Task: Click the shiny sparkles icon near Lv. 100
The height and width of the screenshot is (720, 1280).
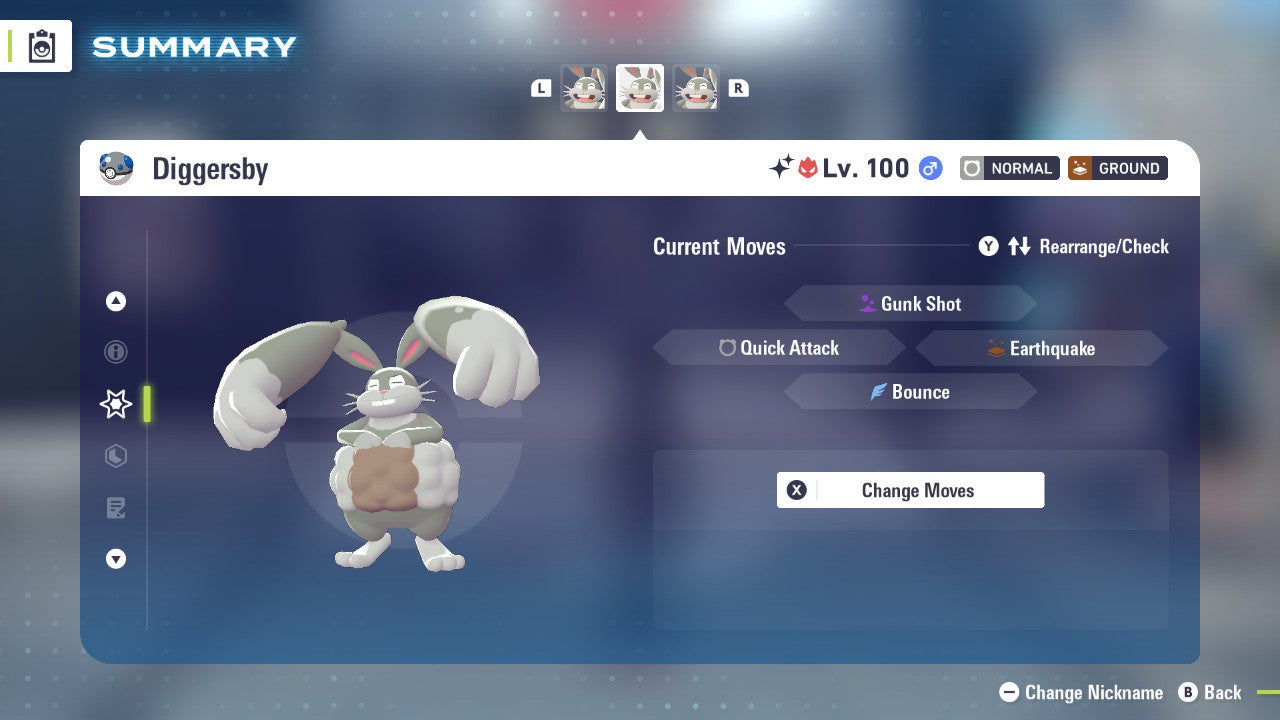Action: [783, 167]
